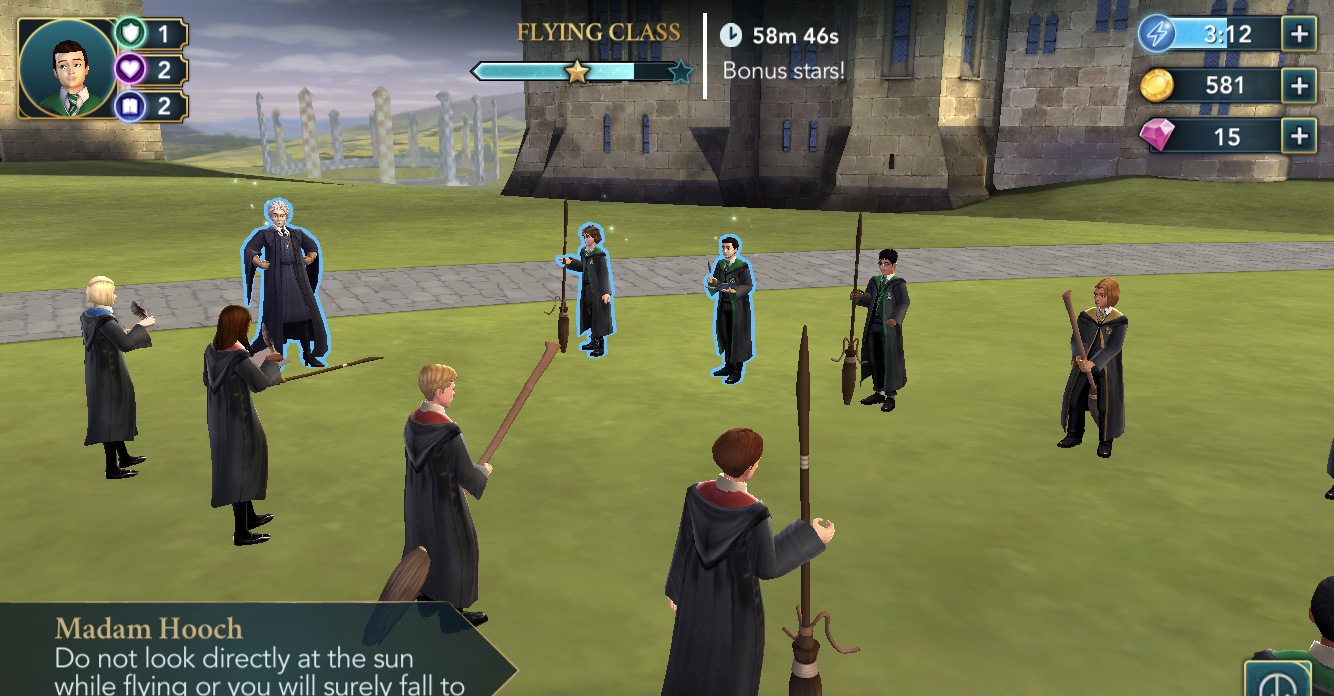
Task: Open the player character portrait
Action: click(67, 68)
